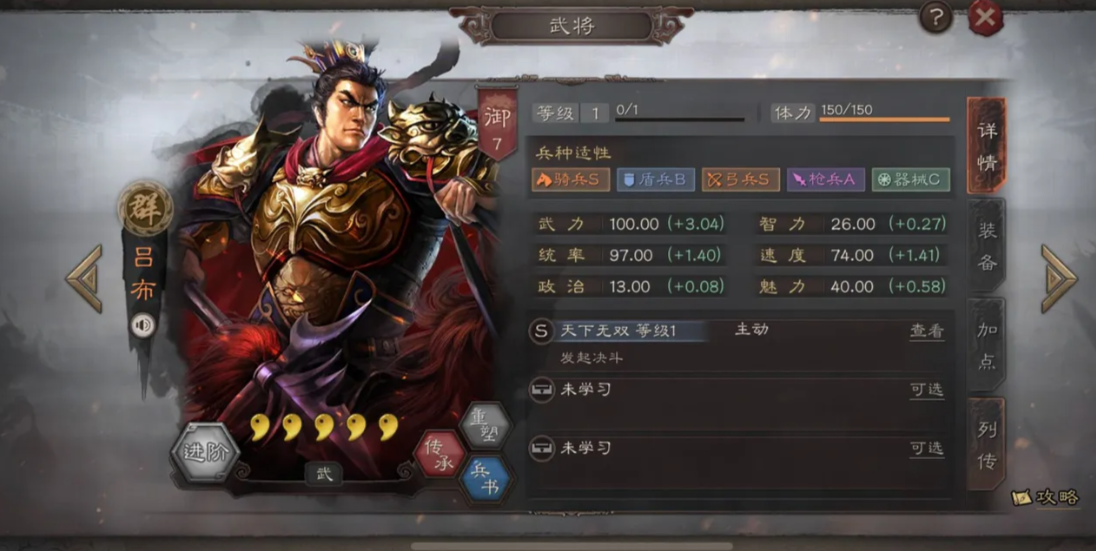Go to the next general arrow
Screen dimensions: 1096x551
pyautogui.click(x=1058, y=278)
